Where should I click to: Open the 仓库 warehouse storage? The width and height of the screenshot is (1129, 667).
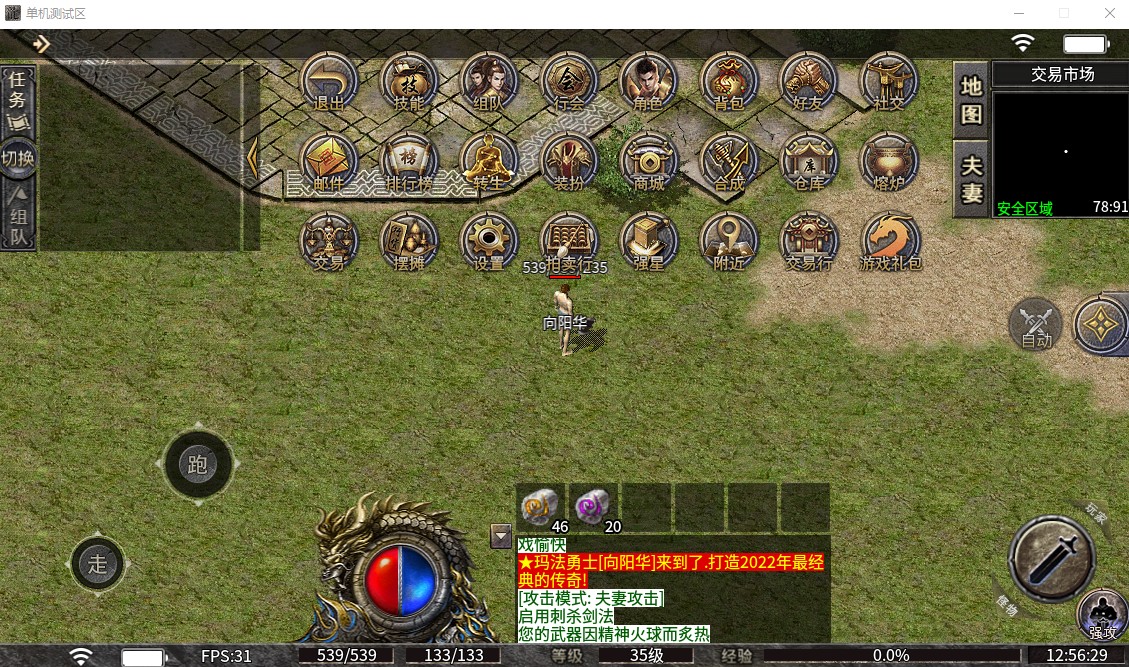click(x=808, y=161)
